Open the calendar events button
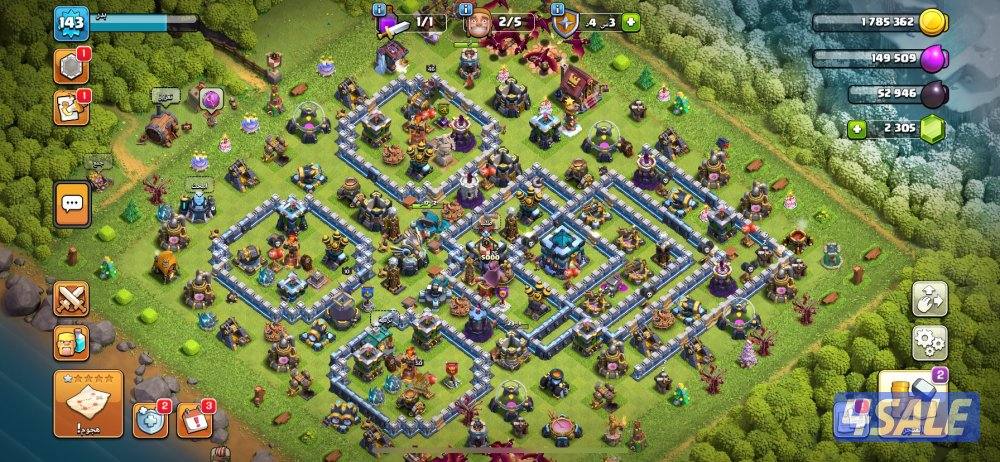 point(194,421)
